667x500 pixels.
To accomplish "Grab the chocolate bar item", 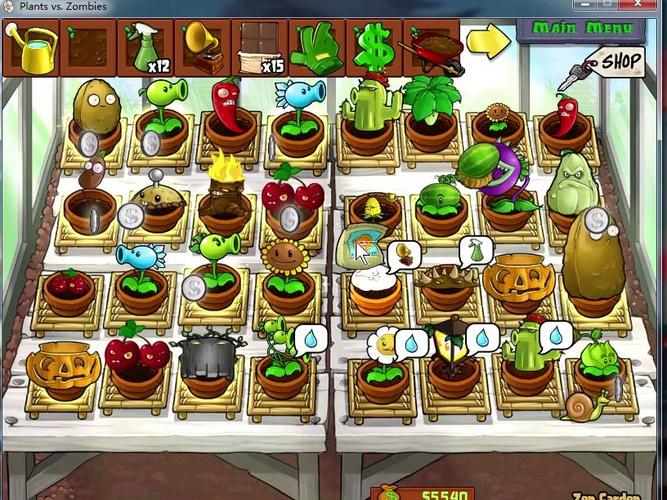I will tap(260, 48).
